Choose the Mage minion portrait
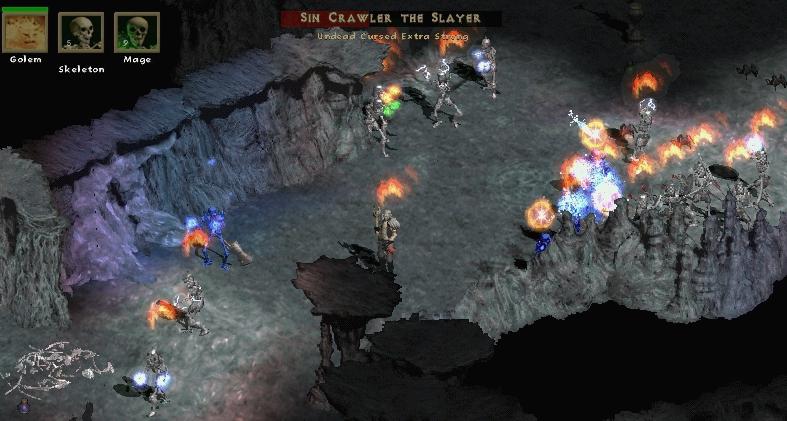 [x=137, y=33]
